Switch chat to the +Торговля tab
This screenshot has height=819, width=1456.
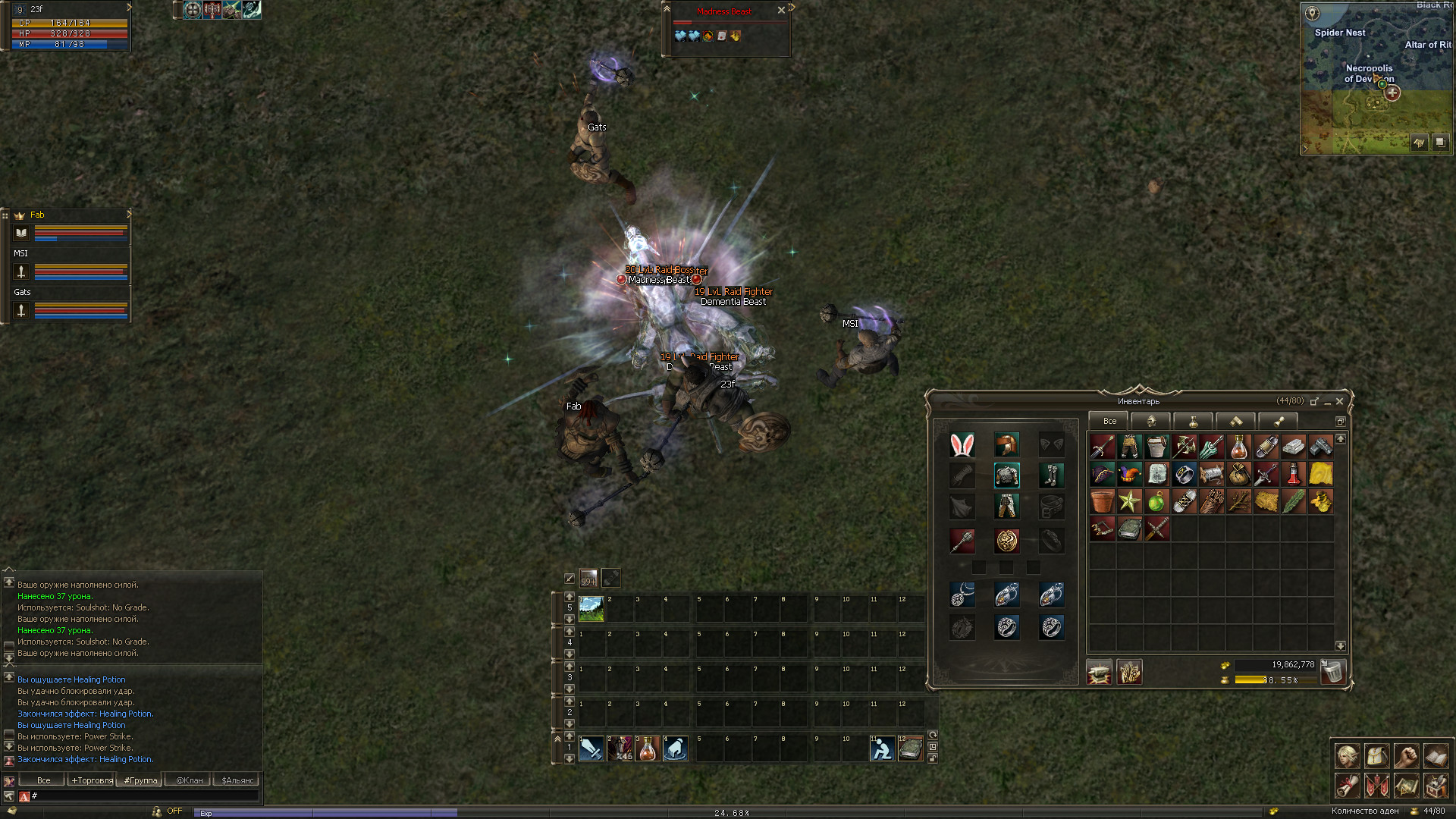[92, 780]
